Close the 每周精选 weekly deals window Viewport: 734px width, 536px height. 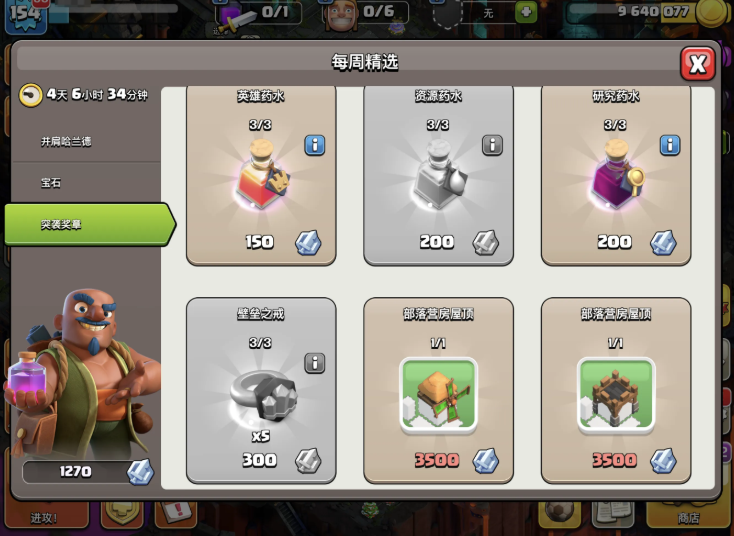tap(697, 64)
